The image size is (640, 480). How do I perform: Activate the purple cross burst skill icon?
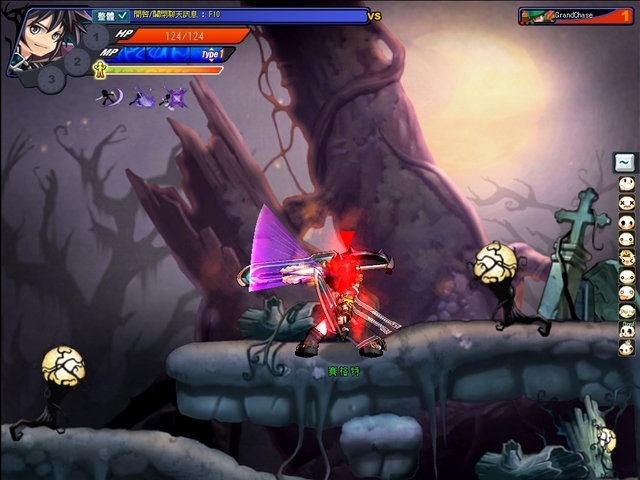tap(177, 97)
